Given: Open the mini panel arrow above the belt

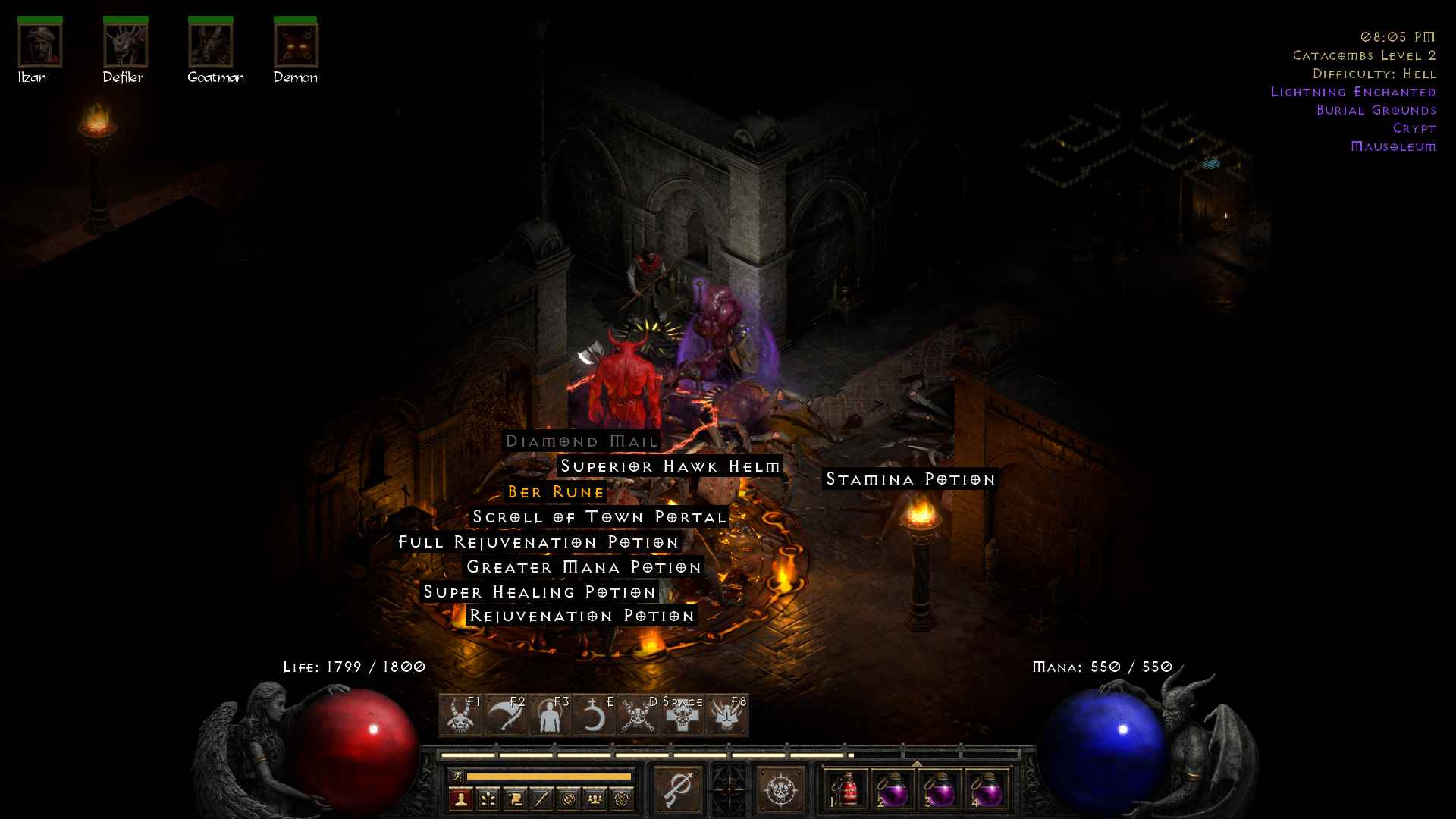Looking at the screenshot, I should 917,763.
